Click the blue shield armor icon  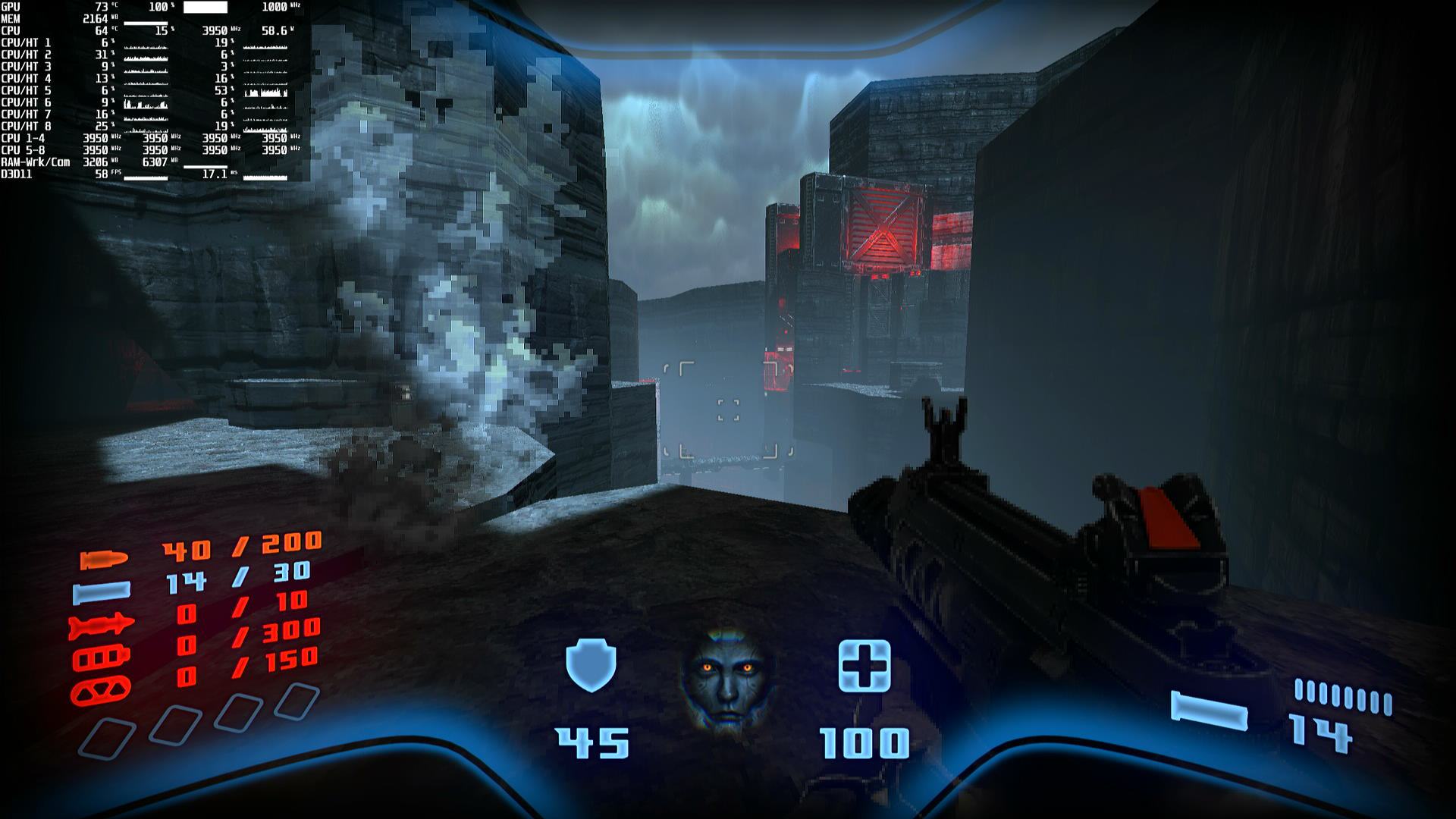591,664
